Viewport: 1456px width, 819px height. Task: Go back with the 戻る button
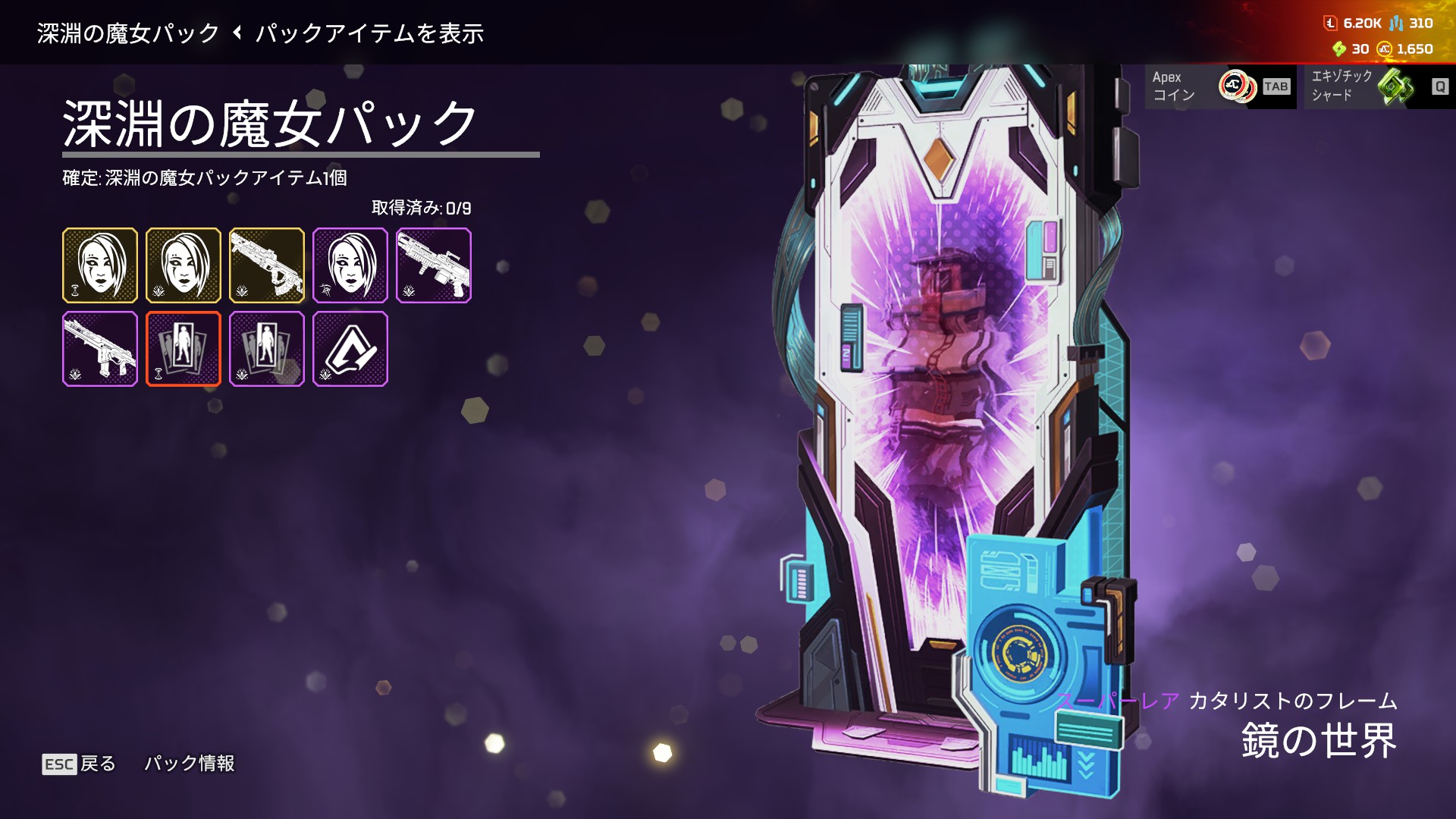[x=79, y=763]
